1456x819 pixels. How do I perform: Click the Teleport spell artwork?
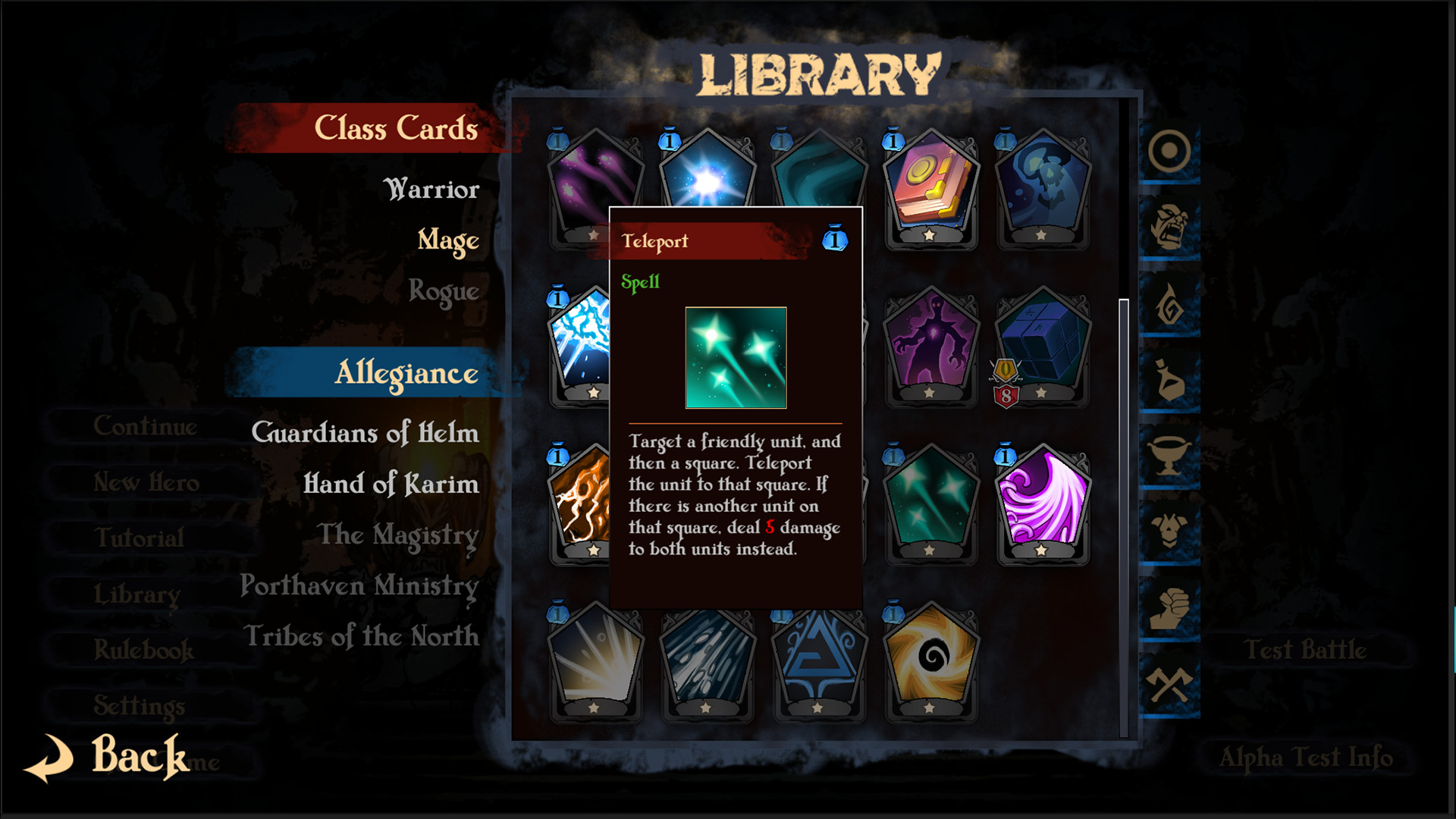[x=735, y=359]
